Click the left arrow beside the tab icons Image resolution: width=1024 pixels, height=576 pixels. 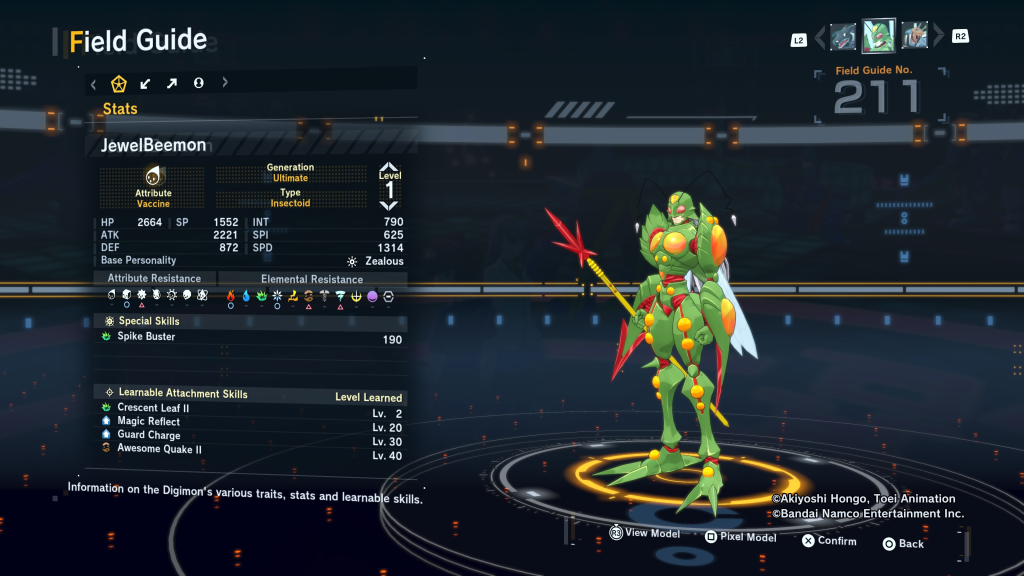click(x=93, y=83)
